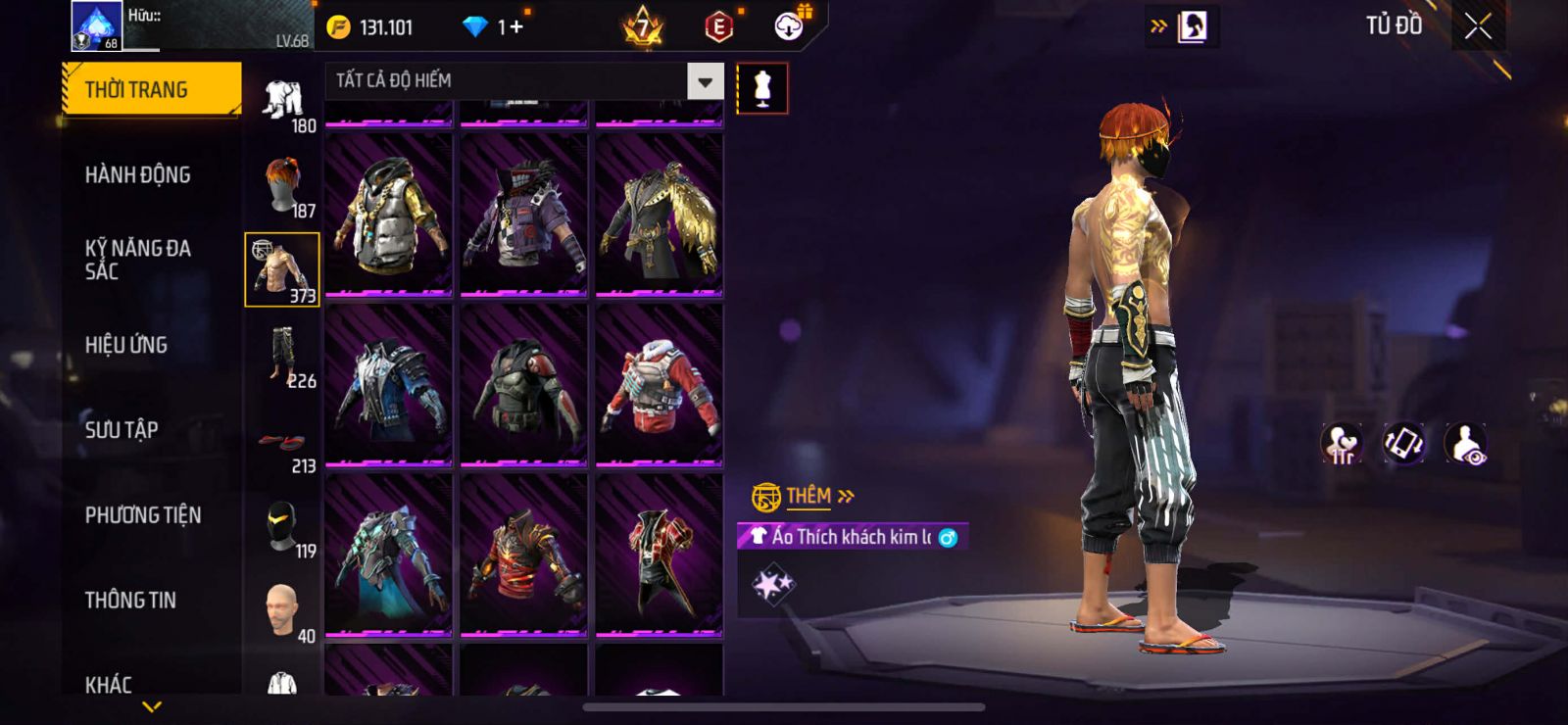Switch to Hành Động tab
Viewport: 1568px width, 725px height.
(x=138, y=175)
